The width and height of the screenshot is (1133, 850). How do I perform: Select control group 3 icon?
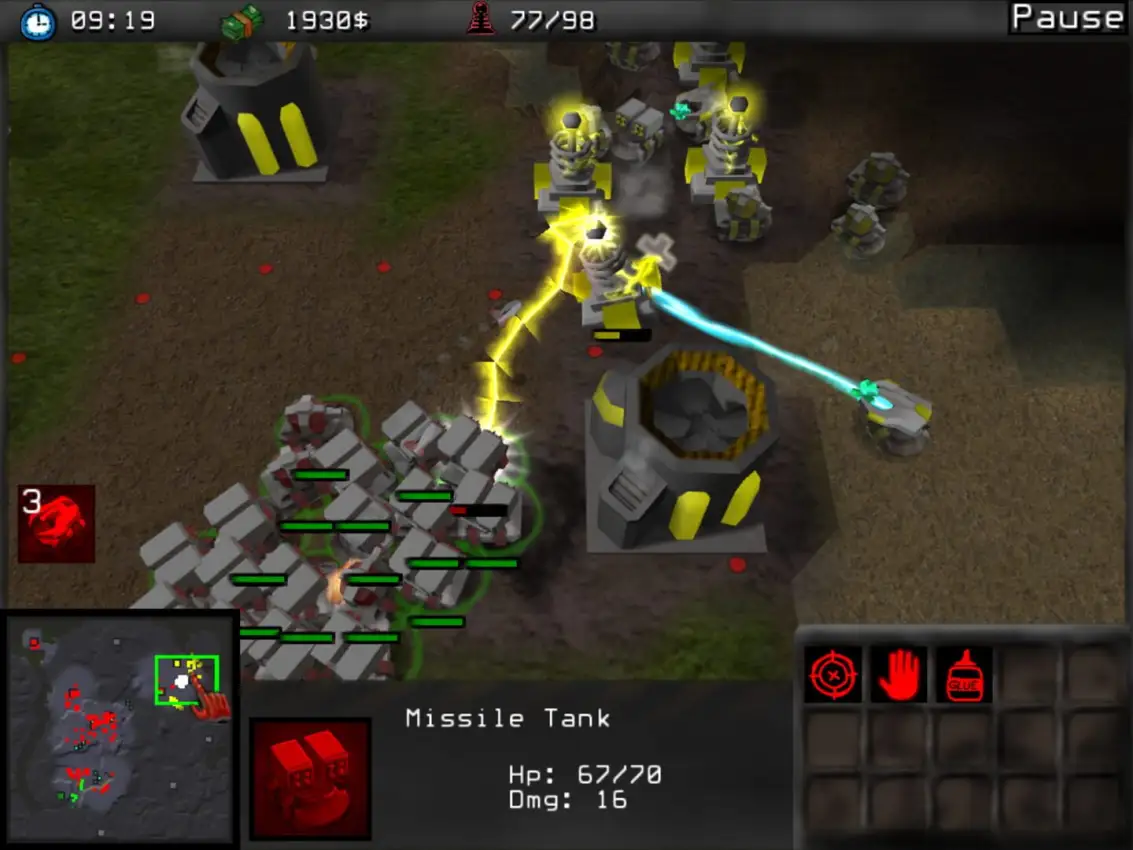56,524
